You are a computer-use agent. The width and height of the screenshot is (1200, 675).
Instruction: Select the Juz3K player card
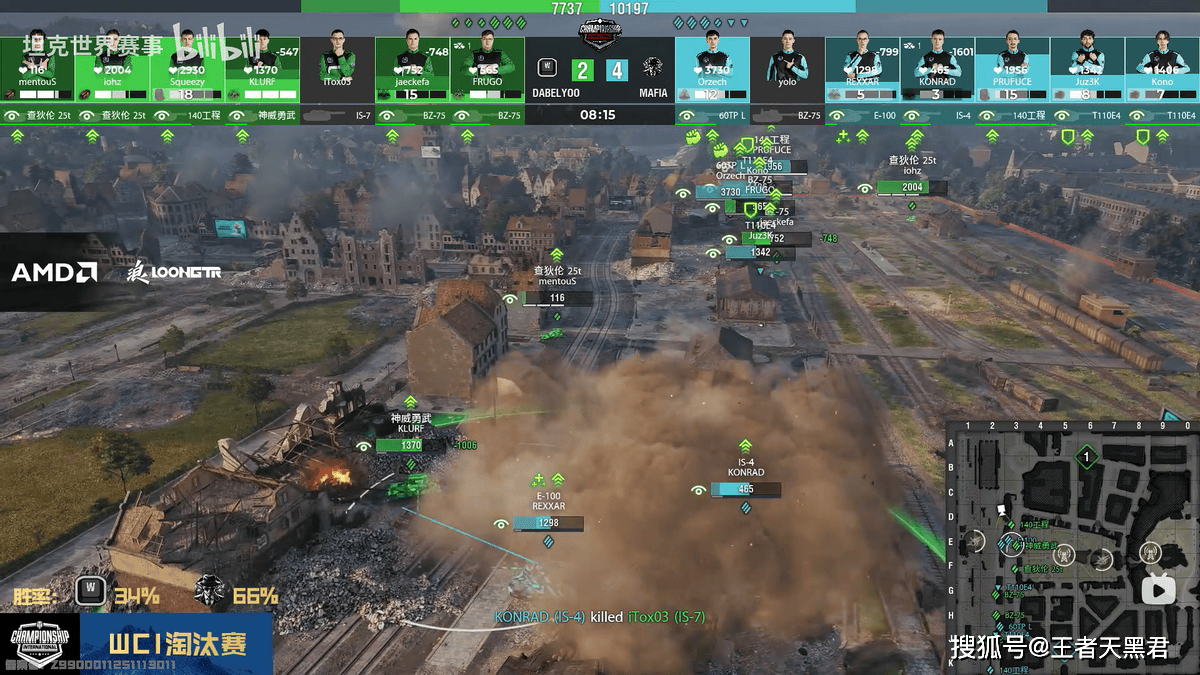click(1087, 68)
